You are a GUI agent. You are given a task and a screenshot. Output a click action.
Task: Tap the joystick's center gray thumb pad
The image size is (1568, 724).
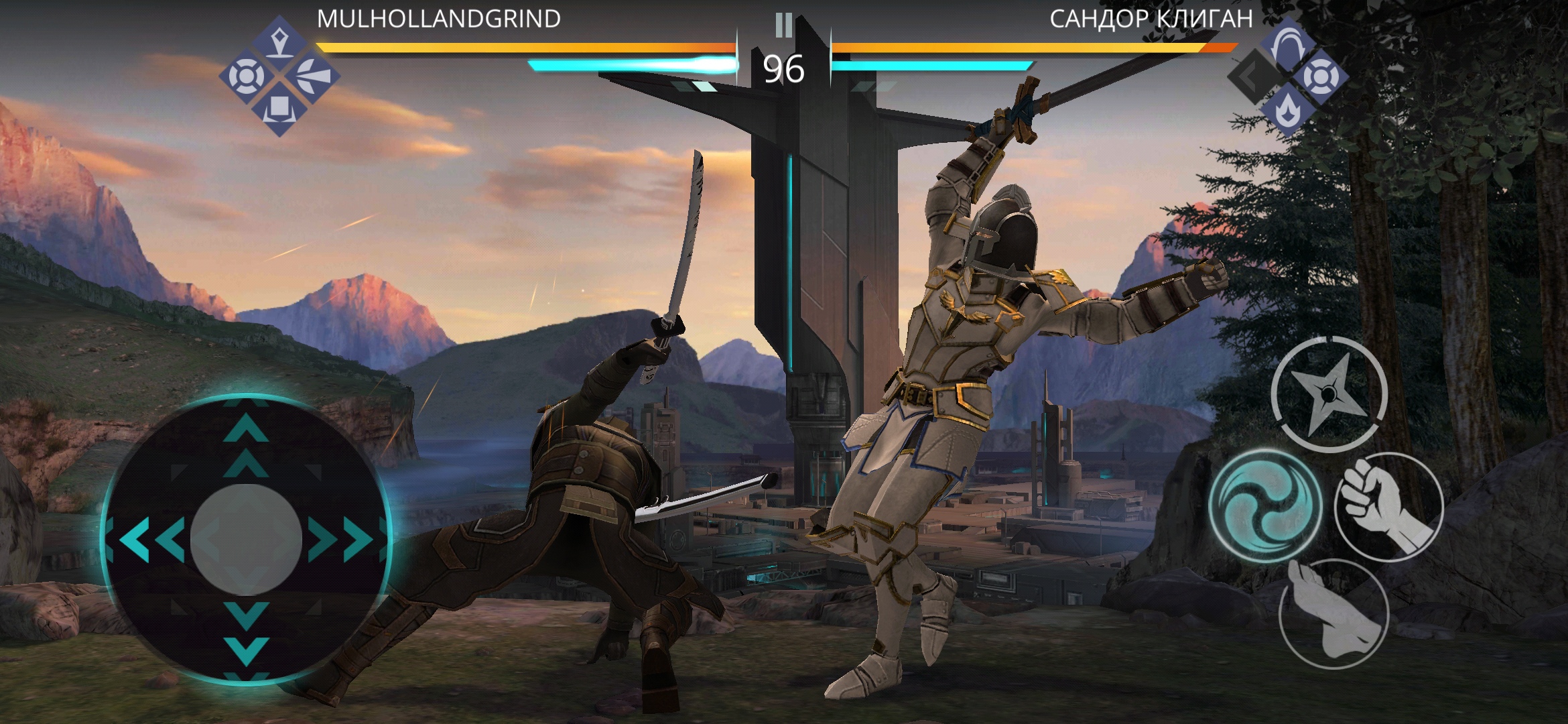click(x=246, y=538)
